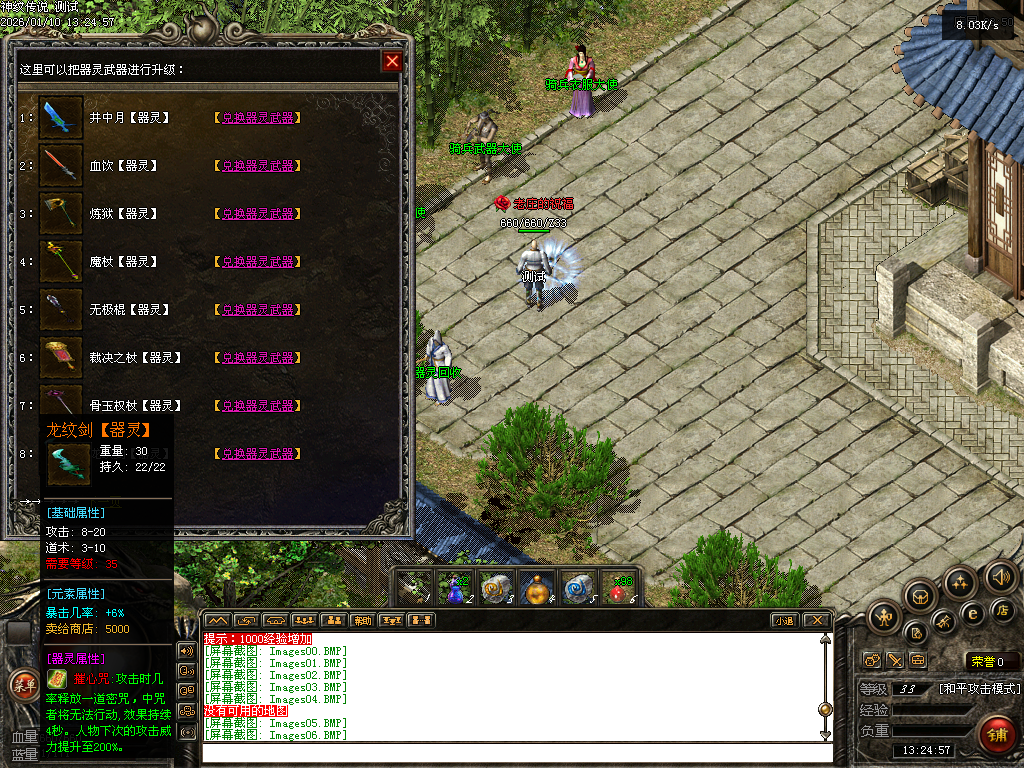
Task: Click the 血饮 exchange link
Action: point(258,166)
